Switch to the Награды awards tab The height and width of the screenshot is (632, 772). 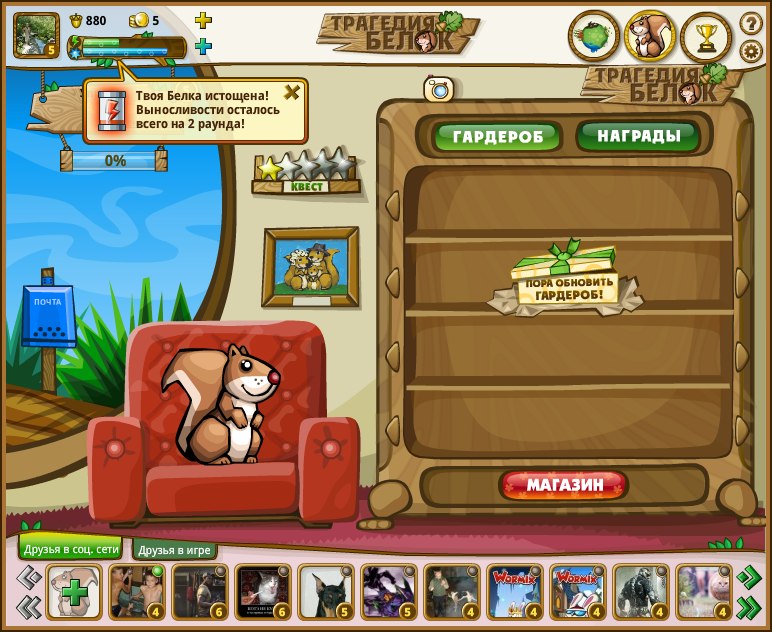tap(637, 136)
